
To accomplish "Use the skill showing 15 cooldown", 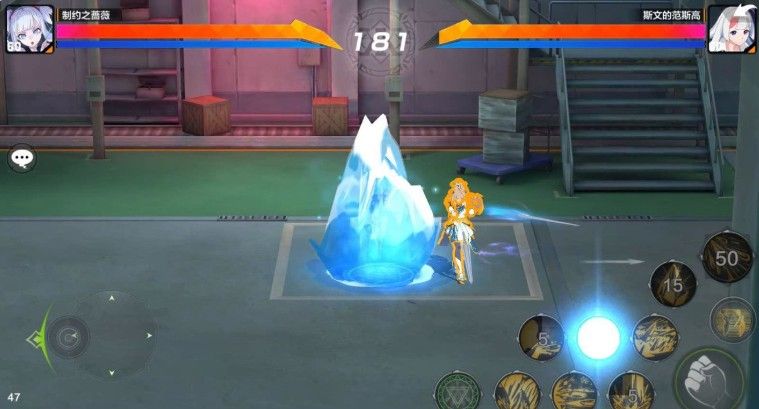I will coord(673,285).
